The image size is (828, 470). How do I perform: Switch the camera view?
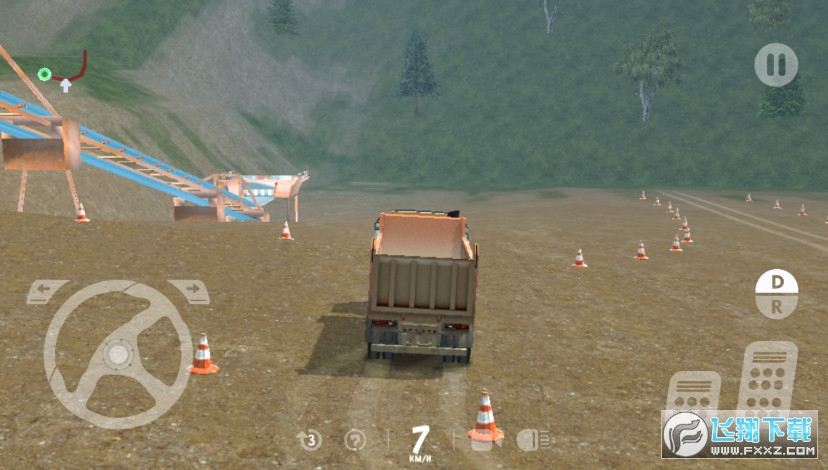481,439
